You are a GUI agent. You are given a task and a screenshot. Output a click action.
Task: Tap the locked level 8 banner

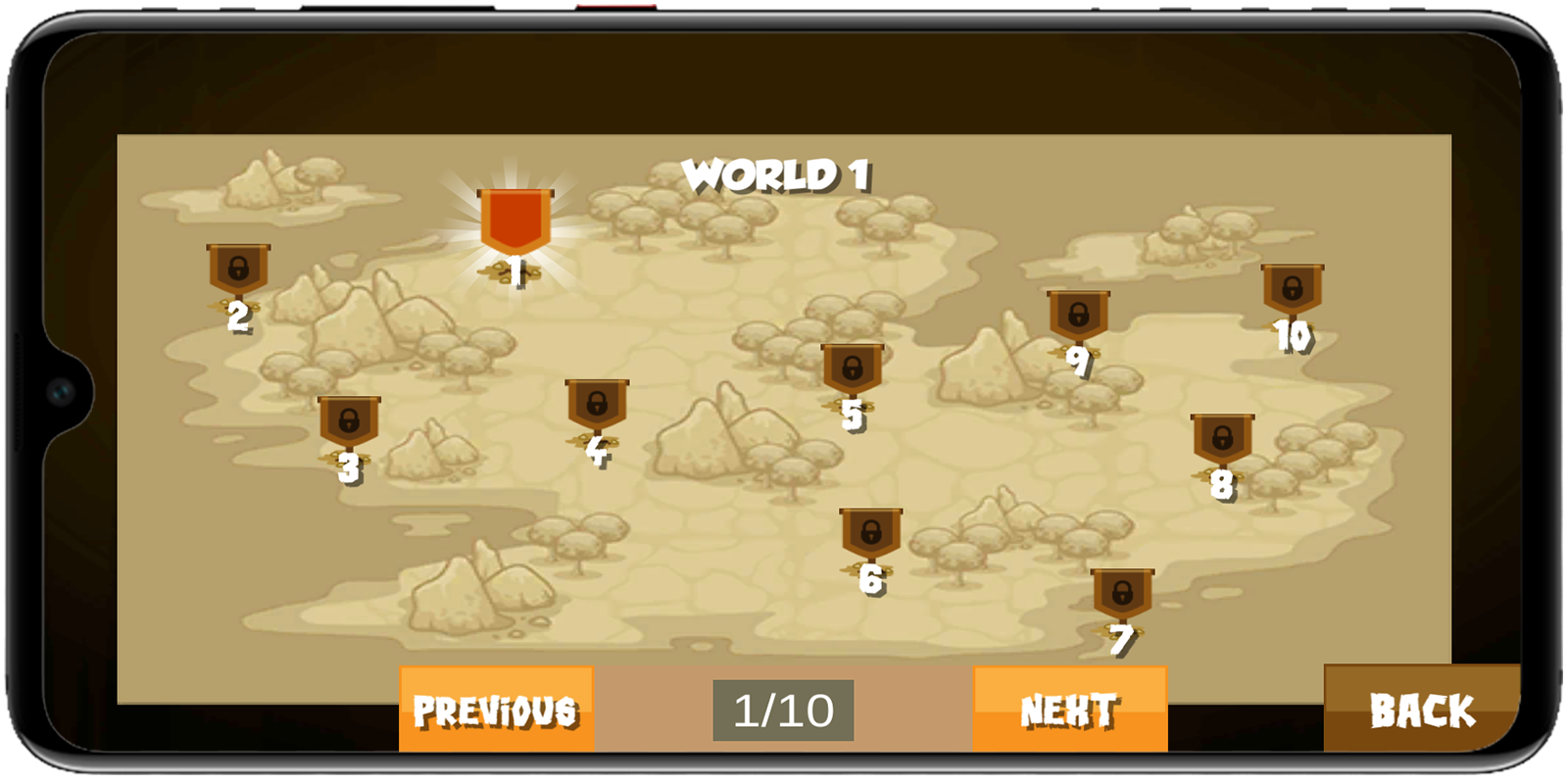(1221, 438)
